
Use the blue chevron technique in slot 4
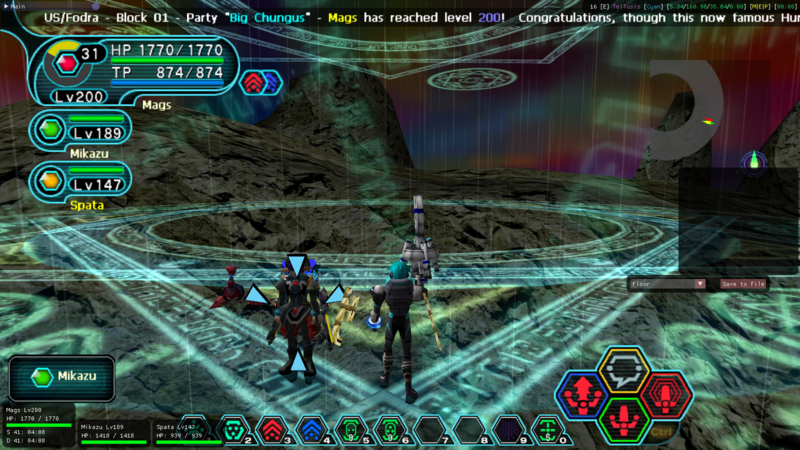pyautogui.click(x=310, y=430)
